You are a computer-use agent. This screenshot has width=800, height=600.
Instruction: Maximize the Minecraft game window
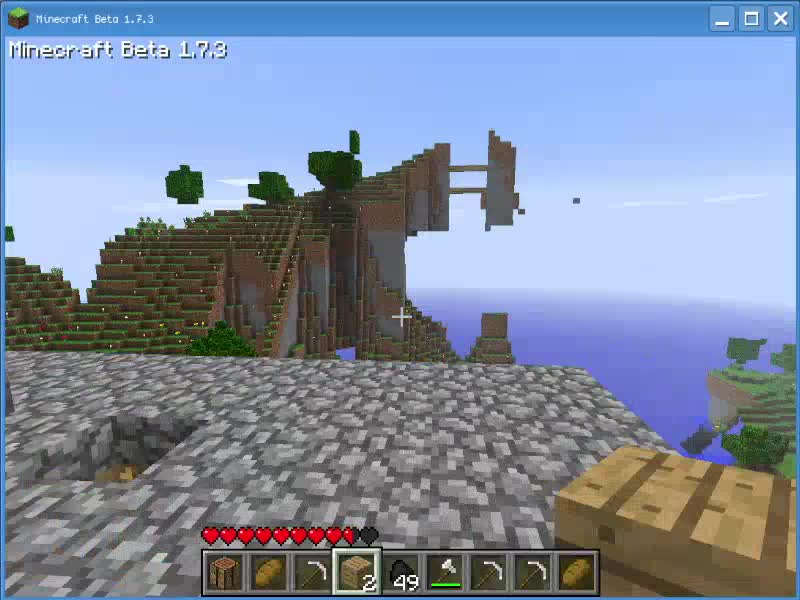point(751,18)
